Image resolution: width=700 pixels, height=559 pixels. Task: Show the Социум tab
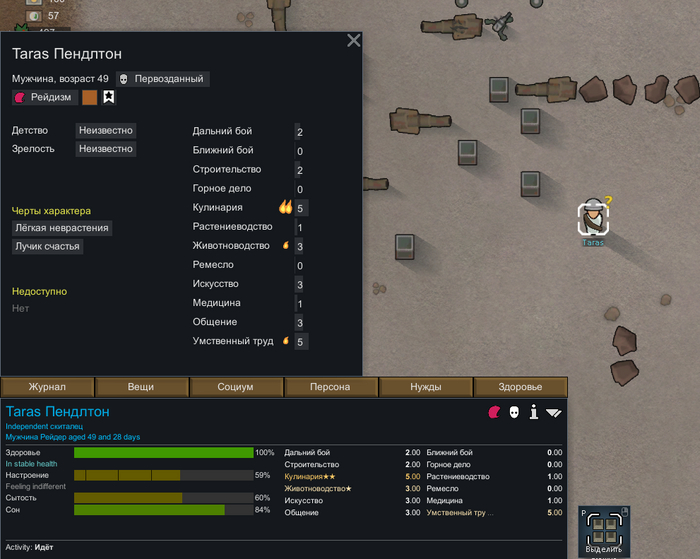pyautogui.click(x=236, y=387)
